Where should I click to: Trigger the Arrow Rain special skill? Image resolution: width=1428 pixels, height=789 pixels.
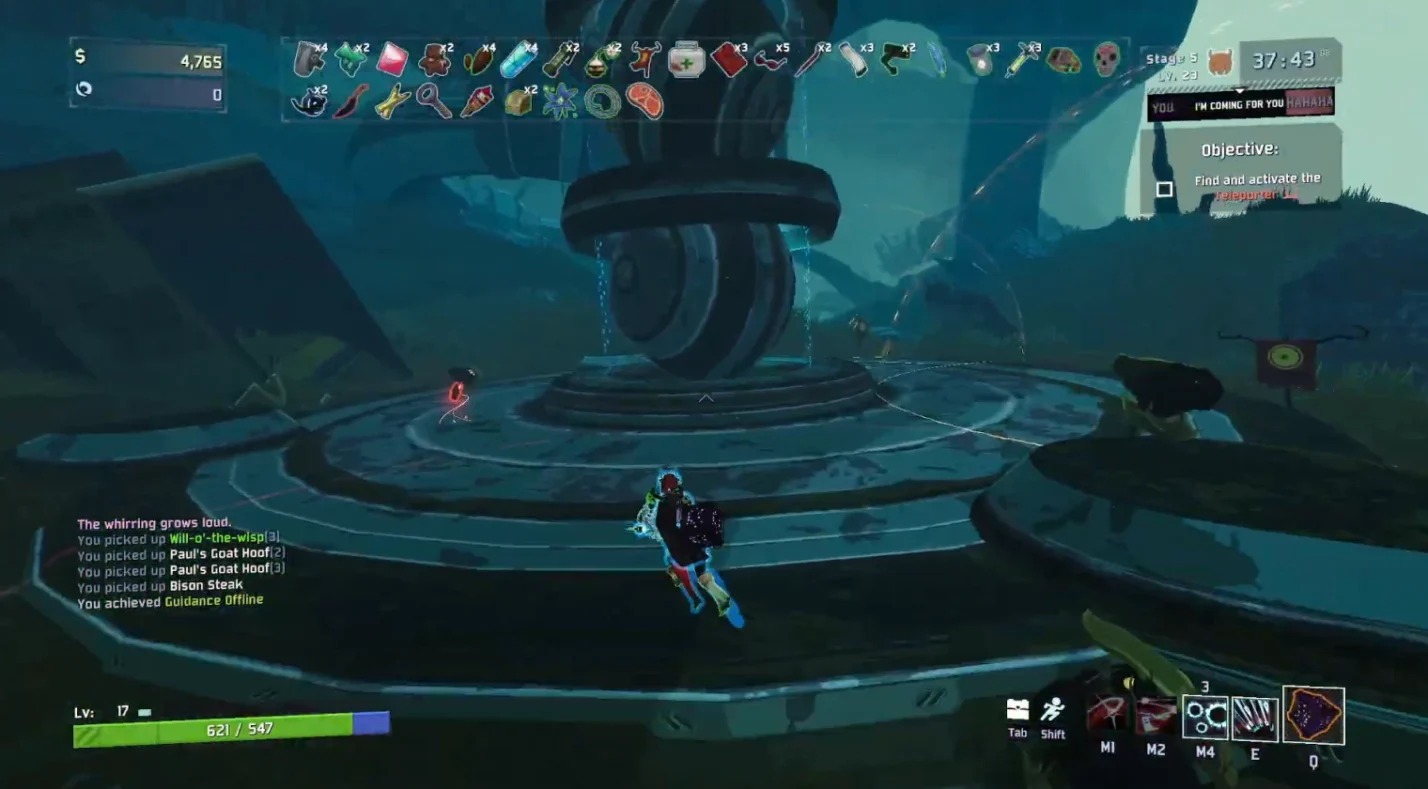[1254, 718]
